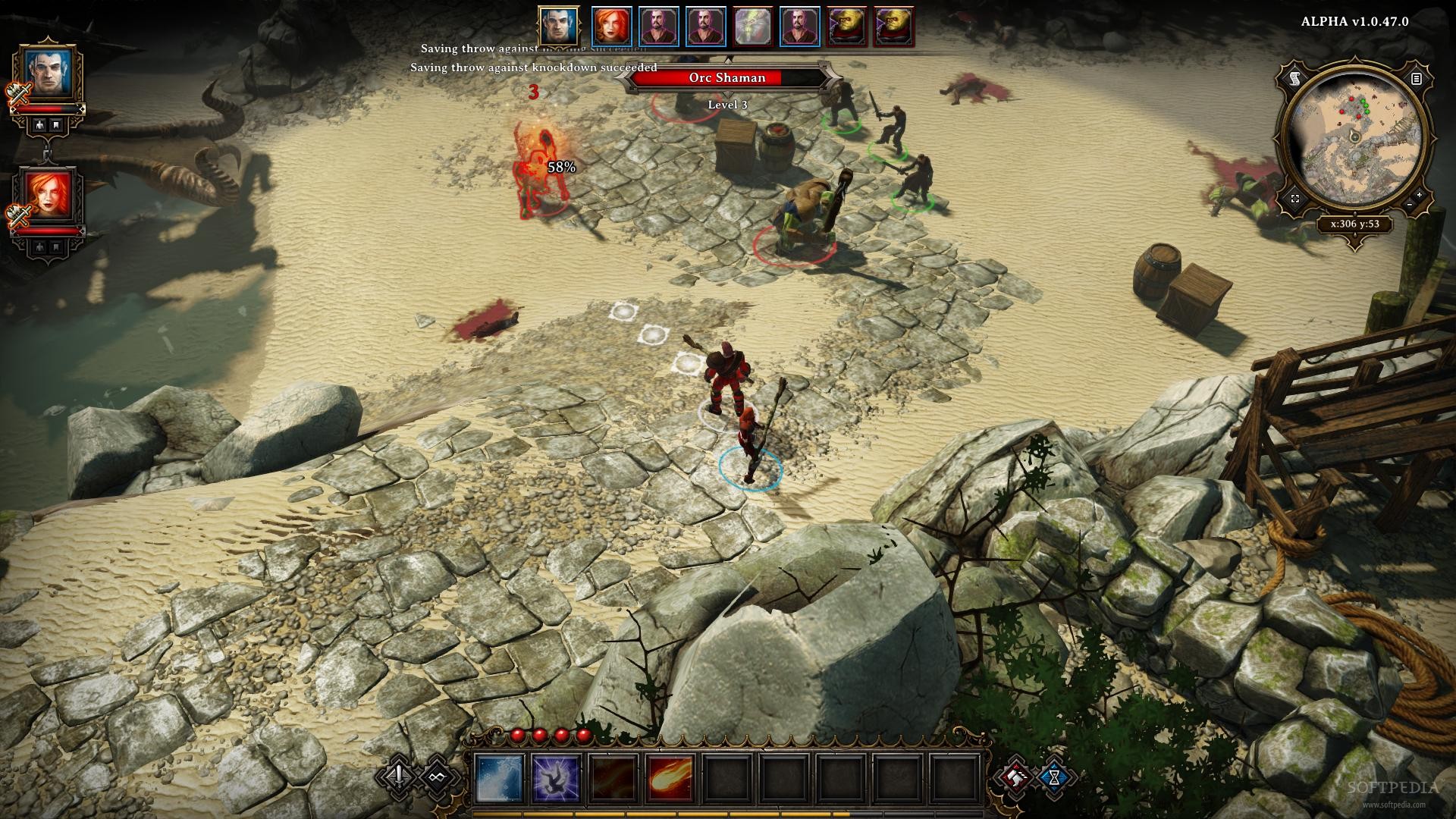Screen dimensions: 1456x819
Task: Click the blue-haired hero in turn order bar
Action: pos(560,27)
